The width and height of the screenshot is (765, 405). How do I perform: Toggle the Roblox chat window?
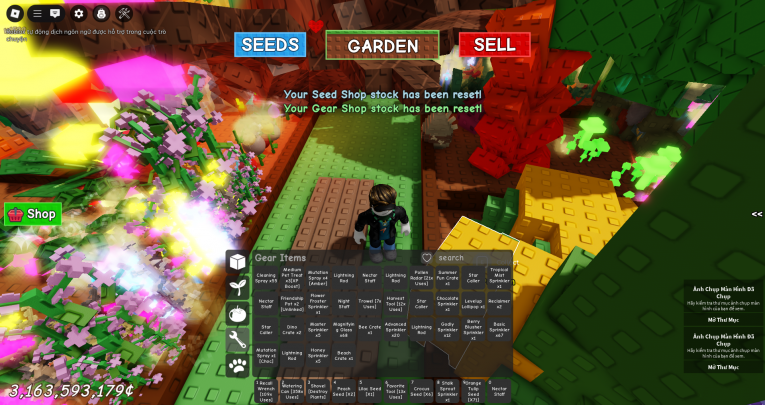(x=57, y=14)
